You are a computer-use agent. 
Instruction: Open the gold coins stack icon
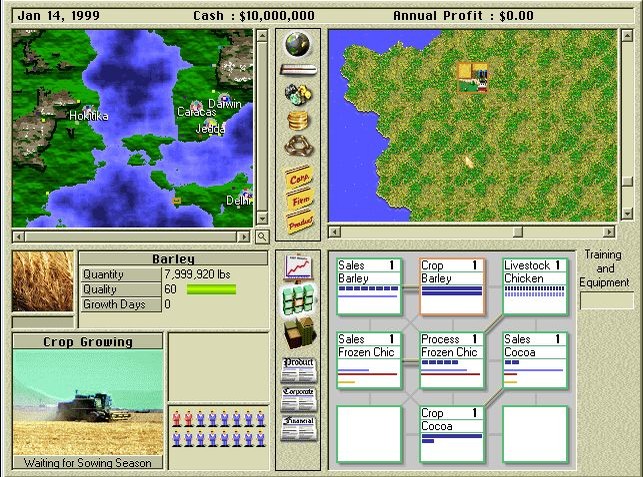pos(297,121)
